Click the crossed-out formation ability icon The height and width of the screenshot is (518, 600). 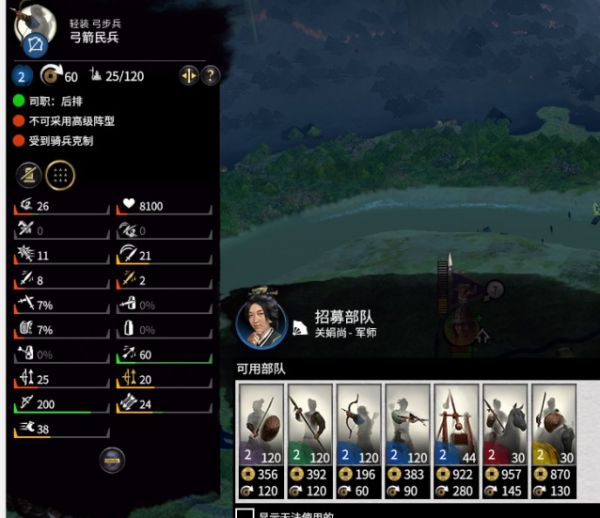click(x=28, y=174)
